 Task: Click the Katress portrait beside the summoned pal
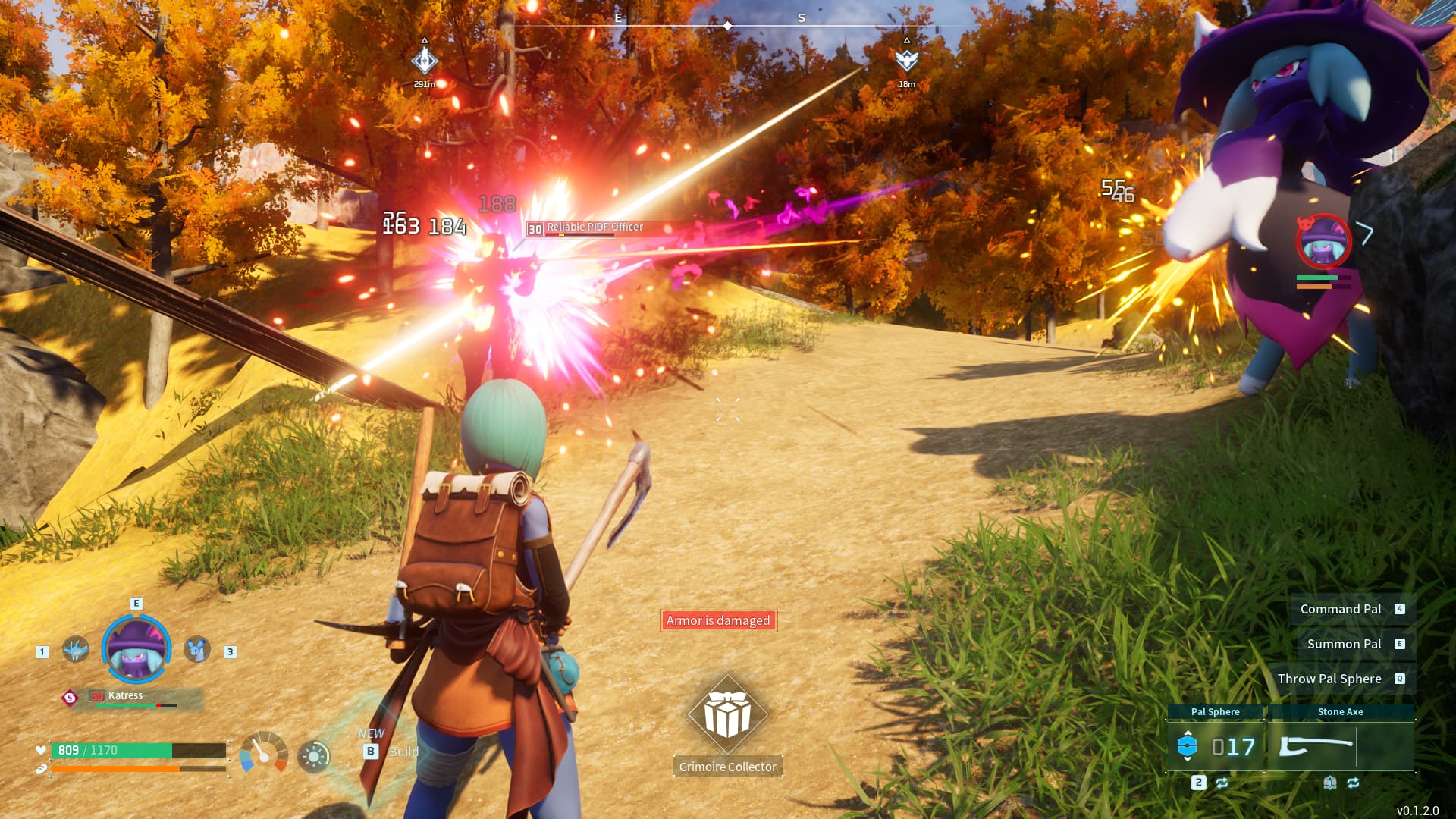coord(1323,241)
